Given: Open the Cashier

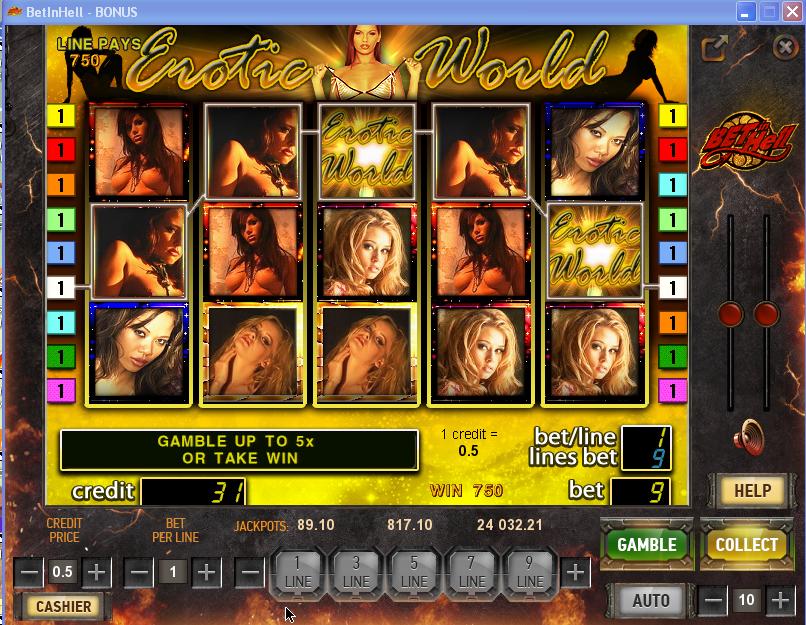Looking at the screenshot, I should point(63,606).
